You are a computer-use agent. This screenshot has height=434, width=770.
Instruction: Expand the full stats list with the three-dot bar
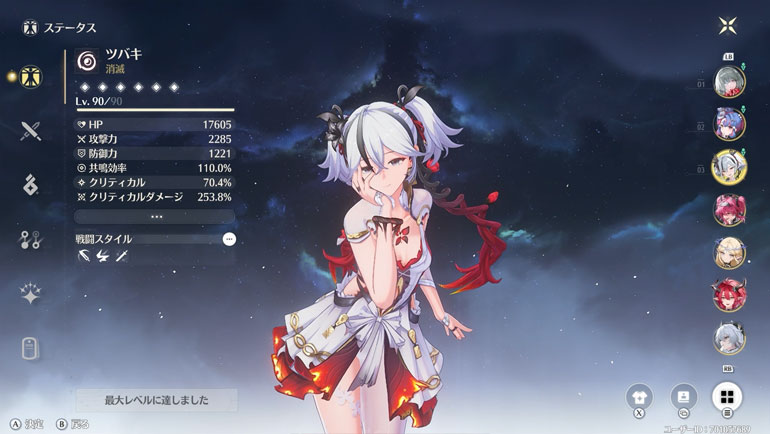(155, 216)
